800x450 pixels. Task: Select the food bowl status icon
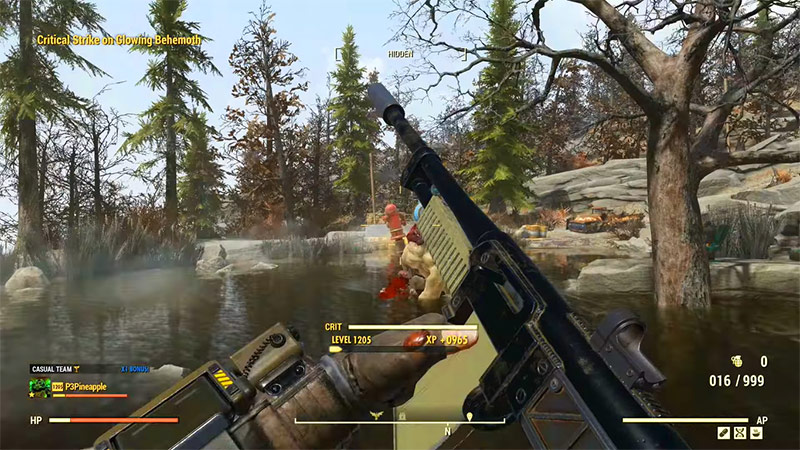pyautogui.click(x=757, y=432)
